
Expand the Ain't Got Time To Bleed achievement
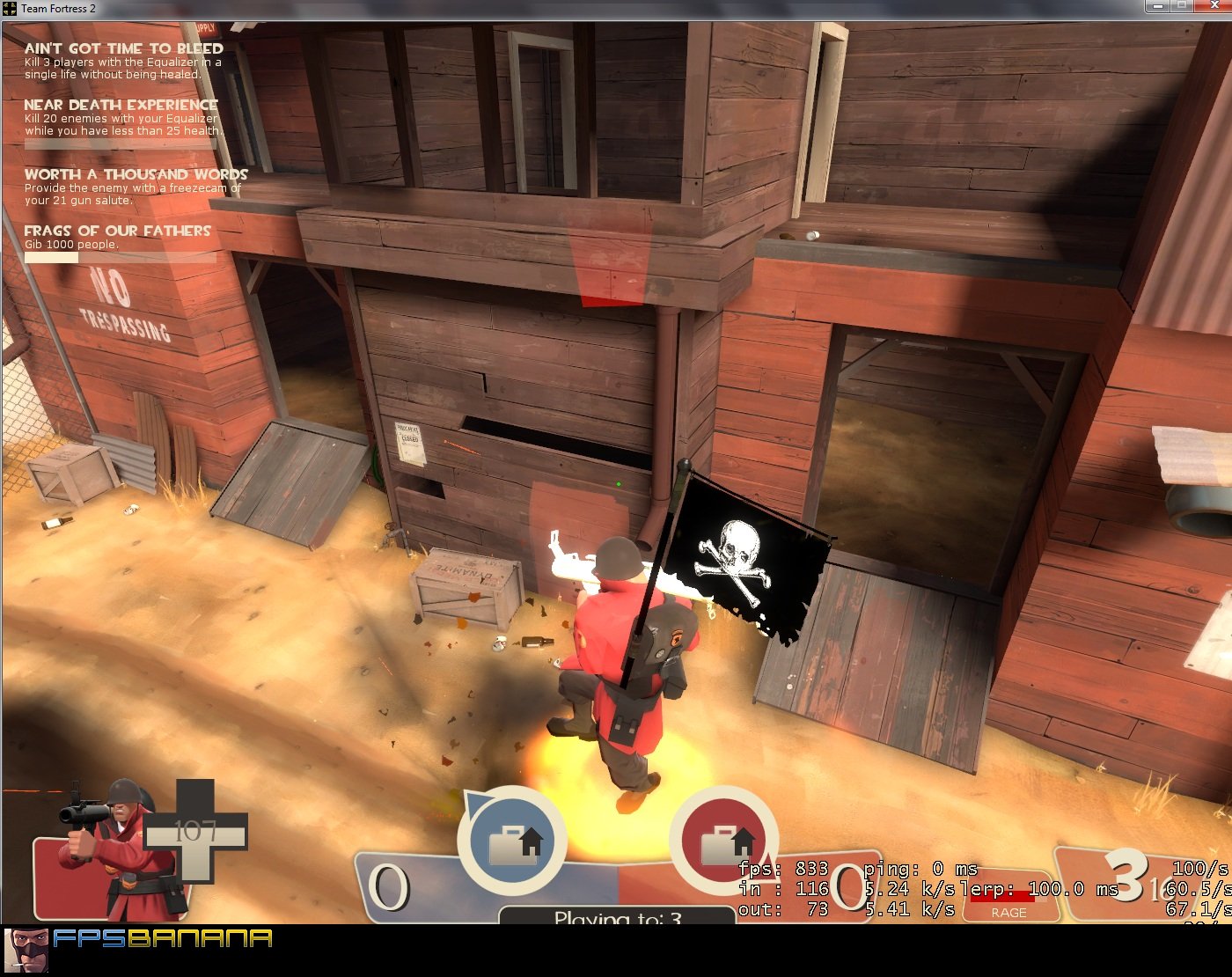point(121,62)
